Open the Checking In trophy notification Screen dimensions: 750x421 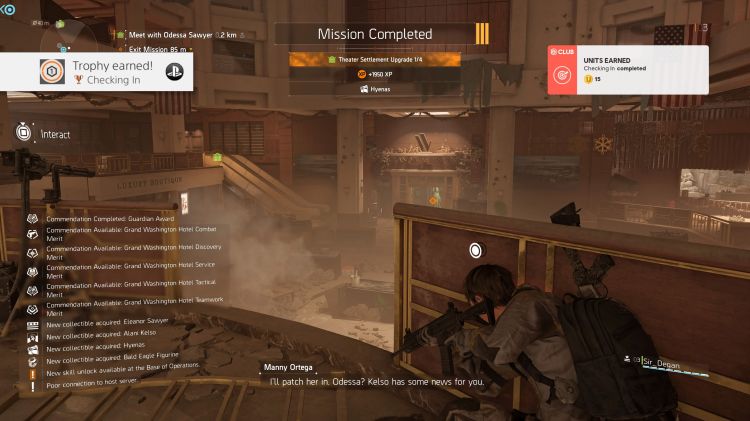coord(97,70)
